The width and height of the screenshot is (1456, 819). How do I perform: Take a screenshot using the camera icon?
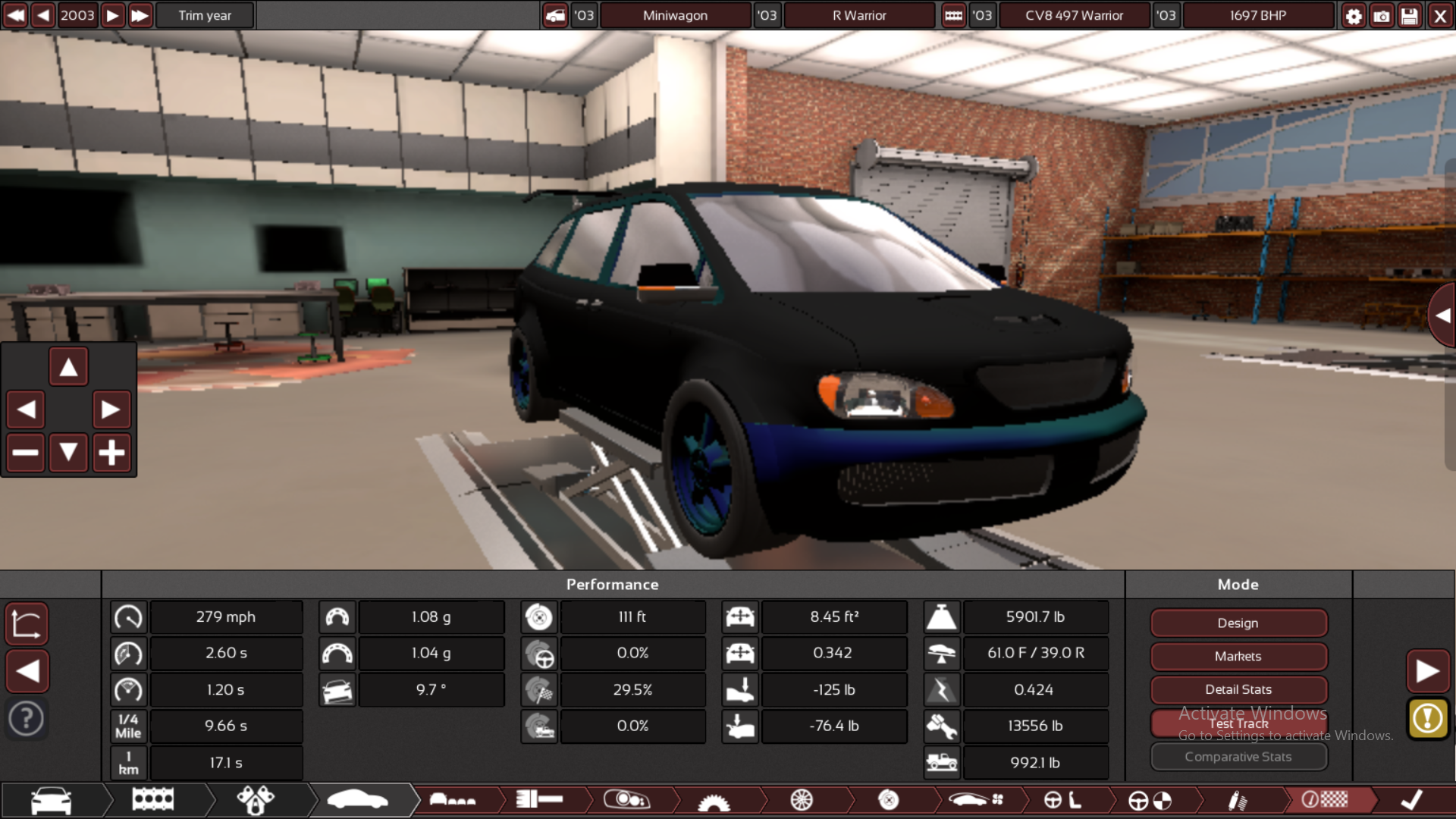1382,15
